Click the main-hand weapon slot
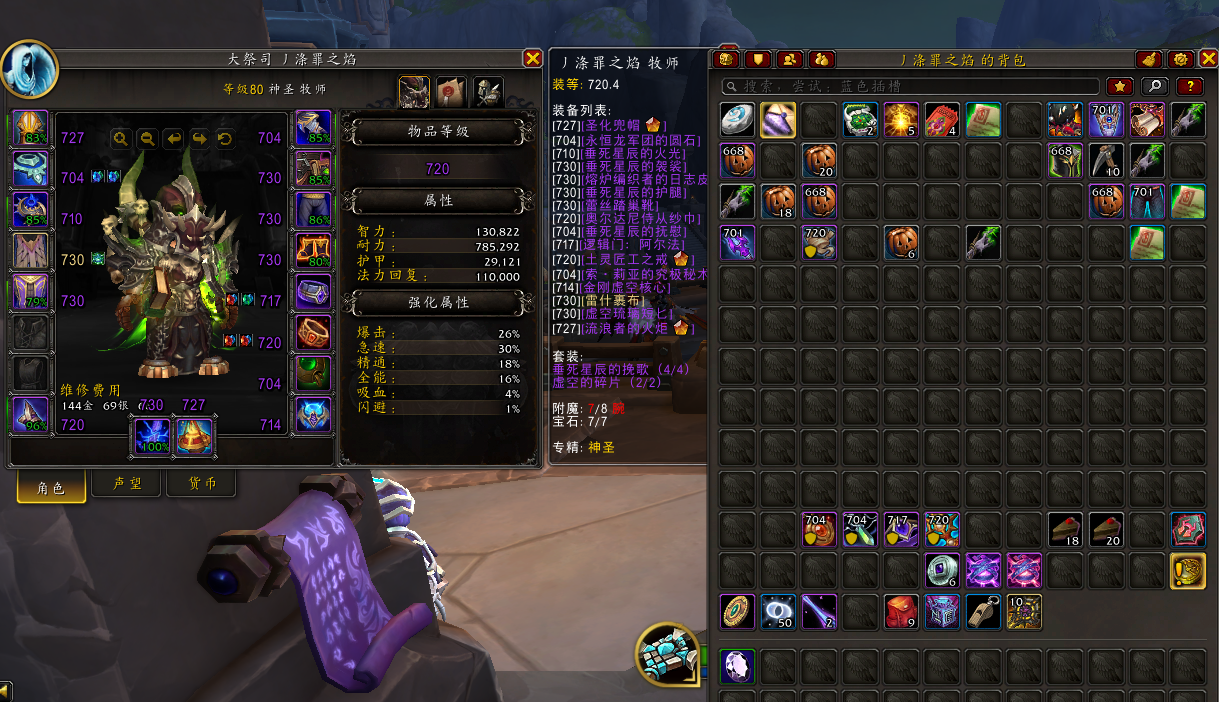 tap(153, 436)
